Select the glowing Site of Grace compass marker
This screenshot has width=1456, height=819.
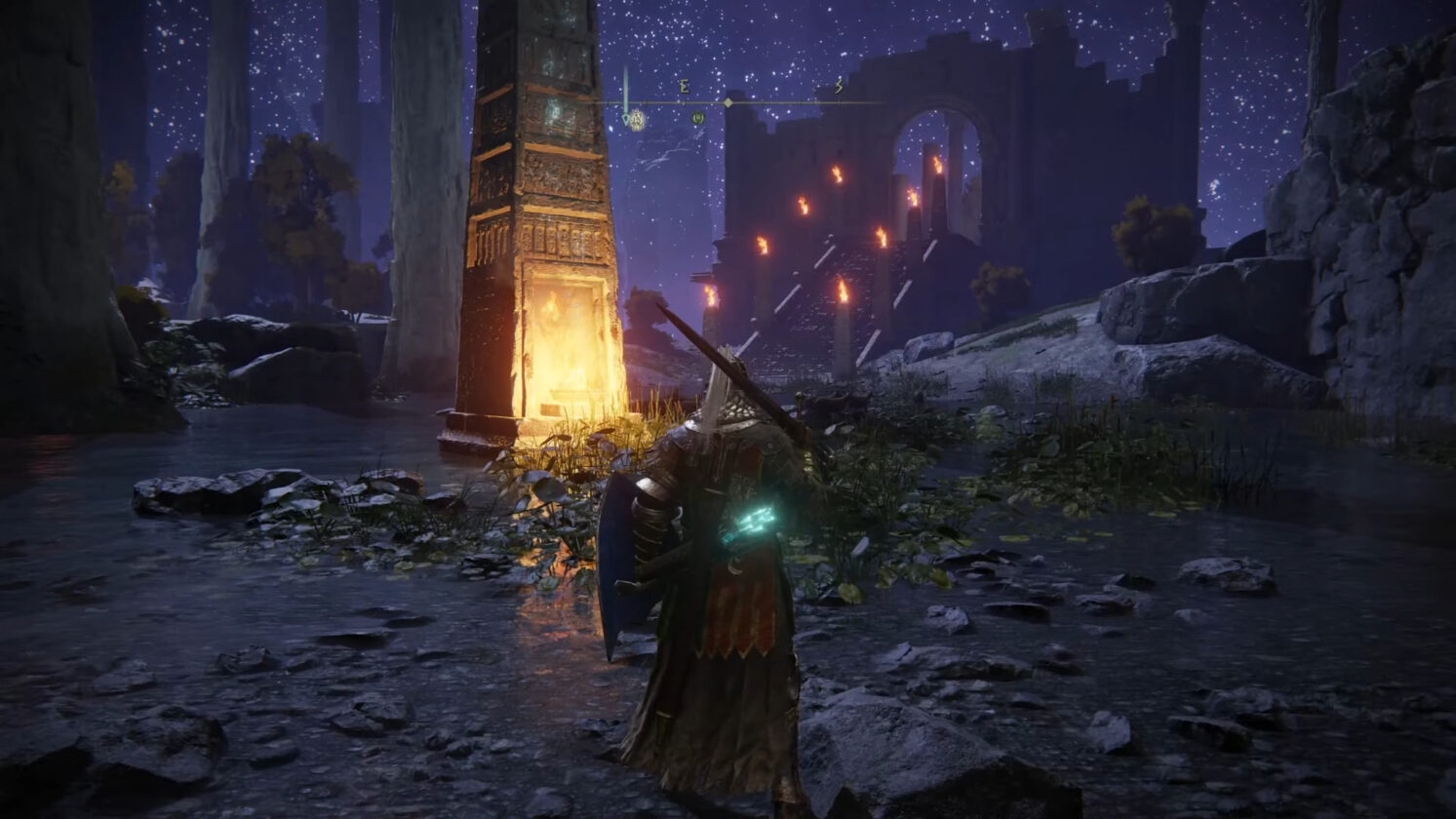[637, 120]
